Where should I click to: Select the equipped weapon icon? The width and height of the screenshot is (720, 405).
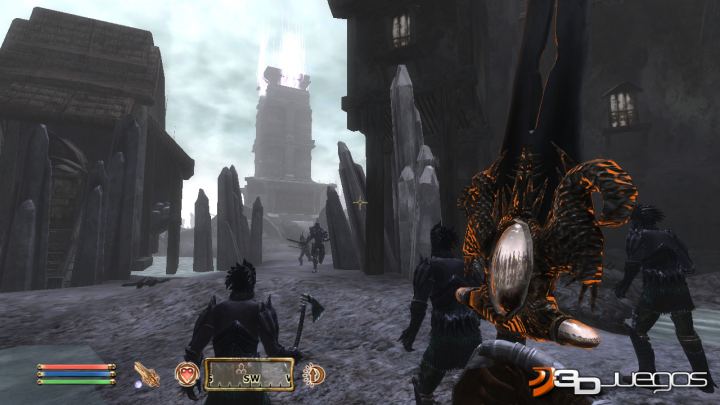(147, 374)
